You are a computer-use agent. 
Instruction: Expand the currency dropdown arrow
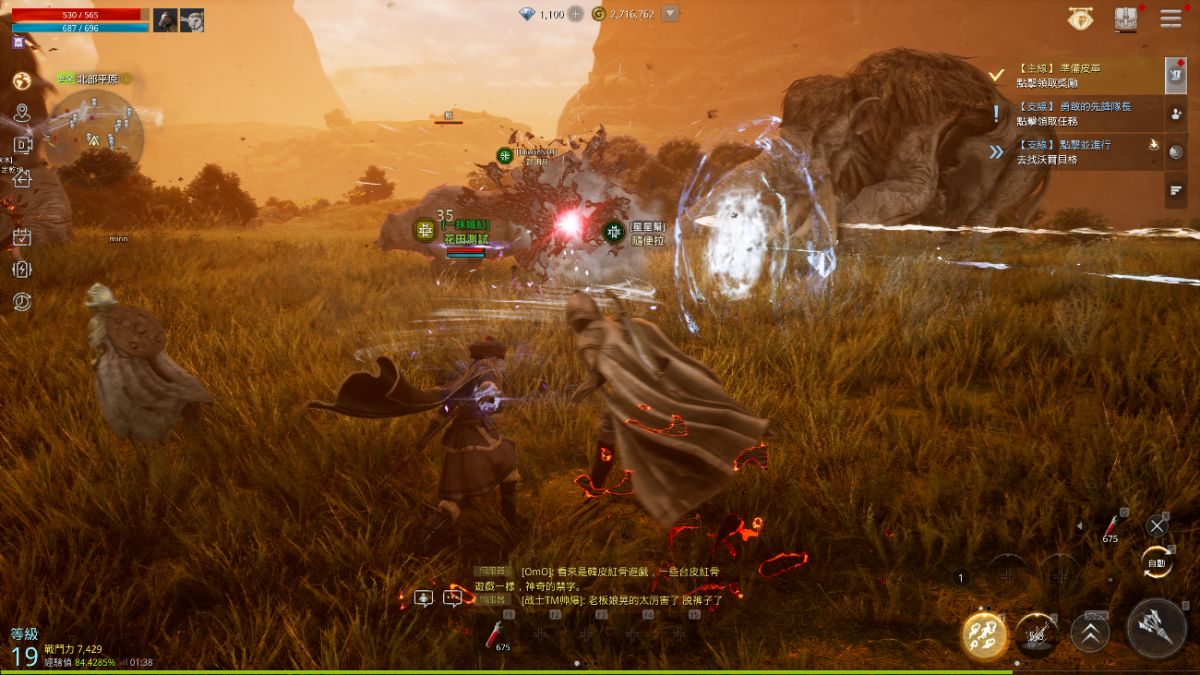pyautogui.click(x=670, y=14)
